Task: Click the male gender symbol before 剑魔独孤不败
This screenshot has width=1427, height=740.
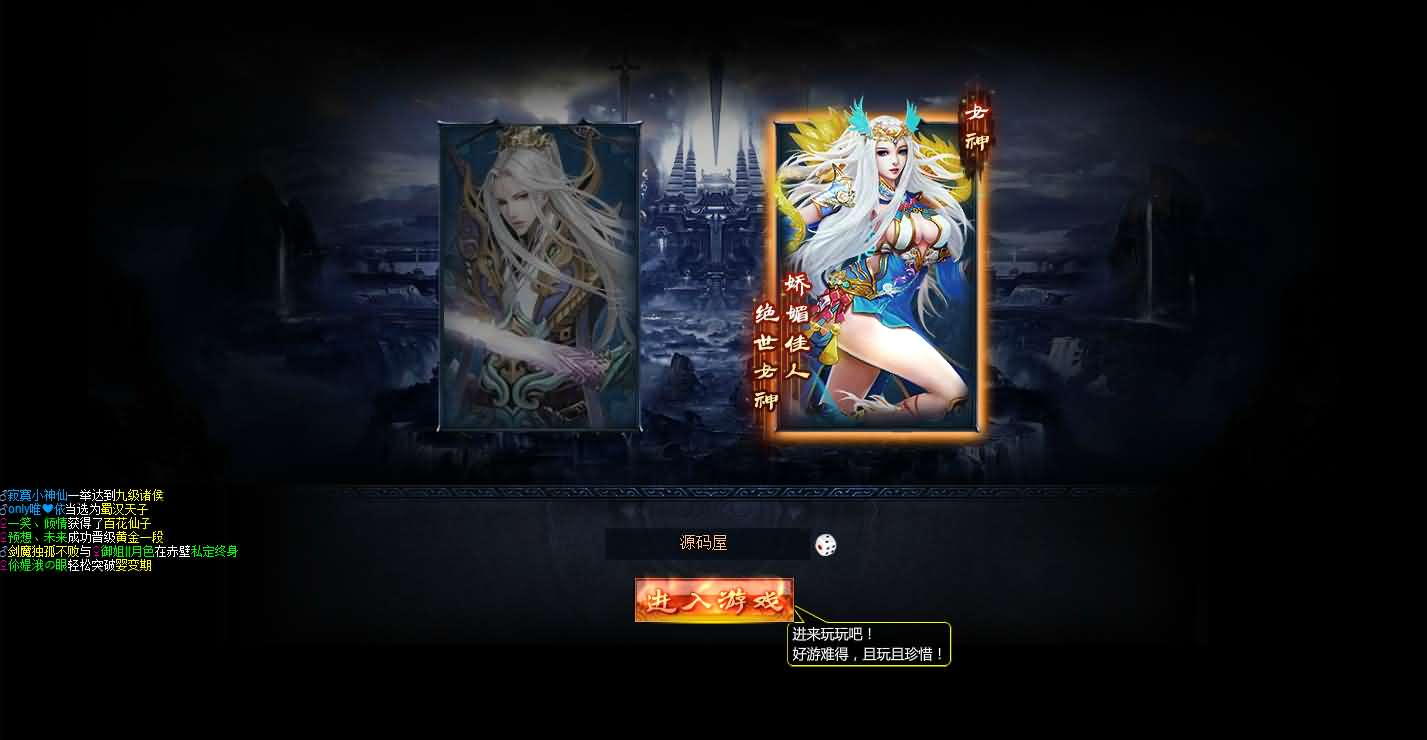Action: click(x=4, y=551)
